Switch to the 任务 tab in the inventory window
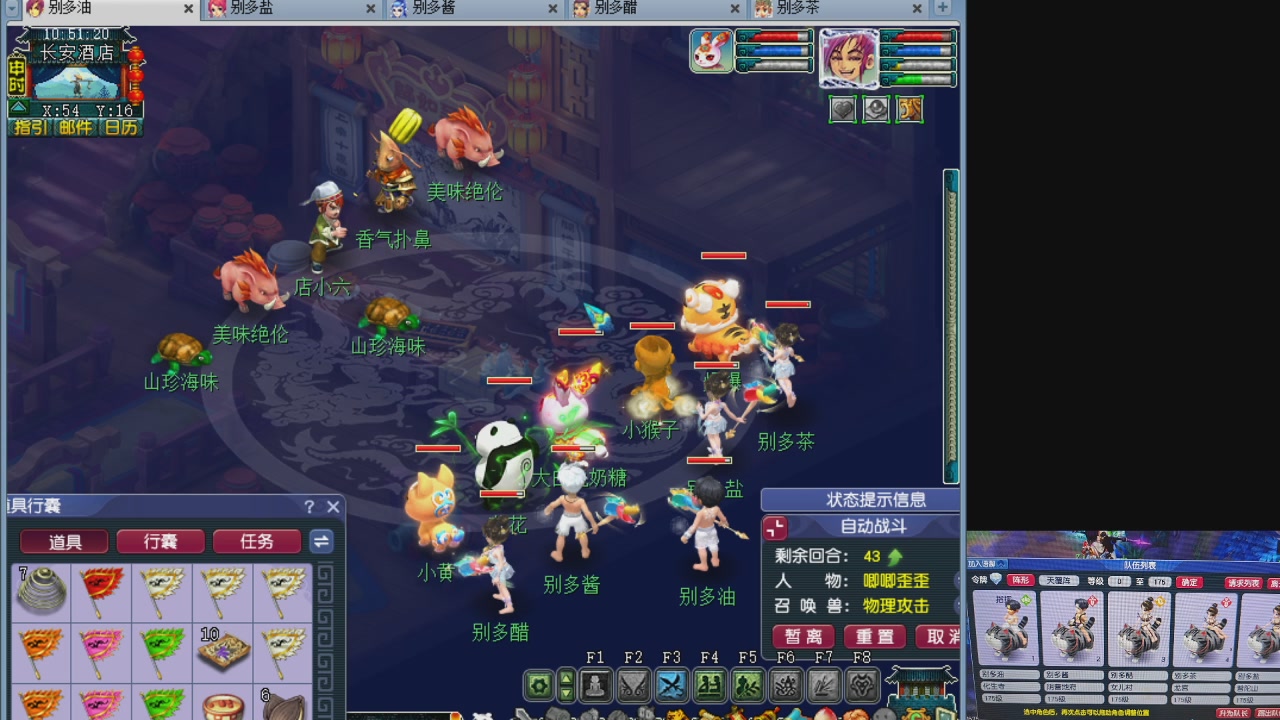 pos(256,541)
